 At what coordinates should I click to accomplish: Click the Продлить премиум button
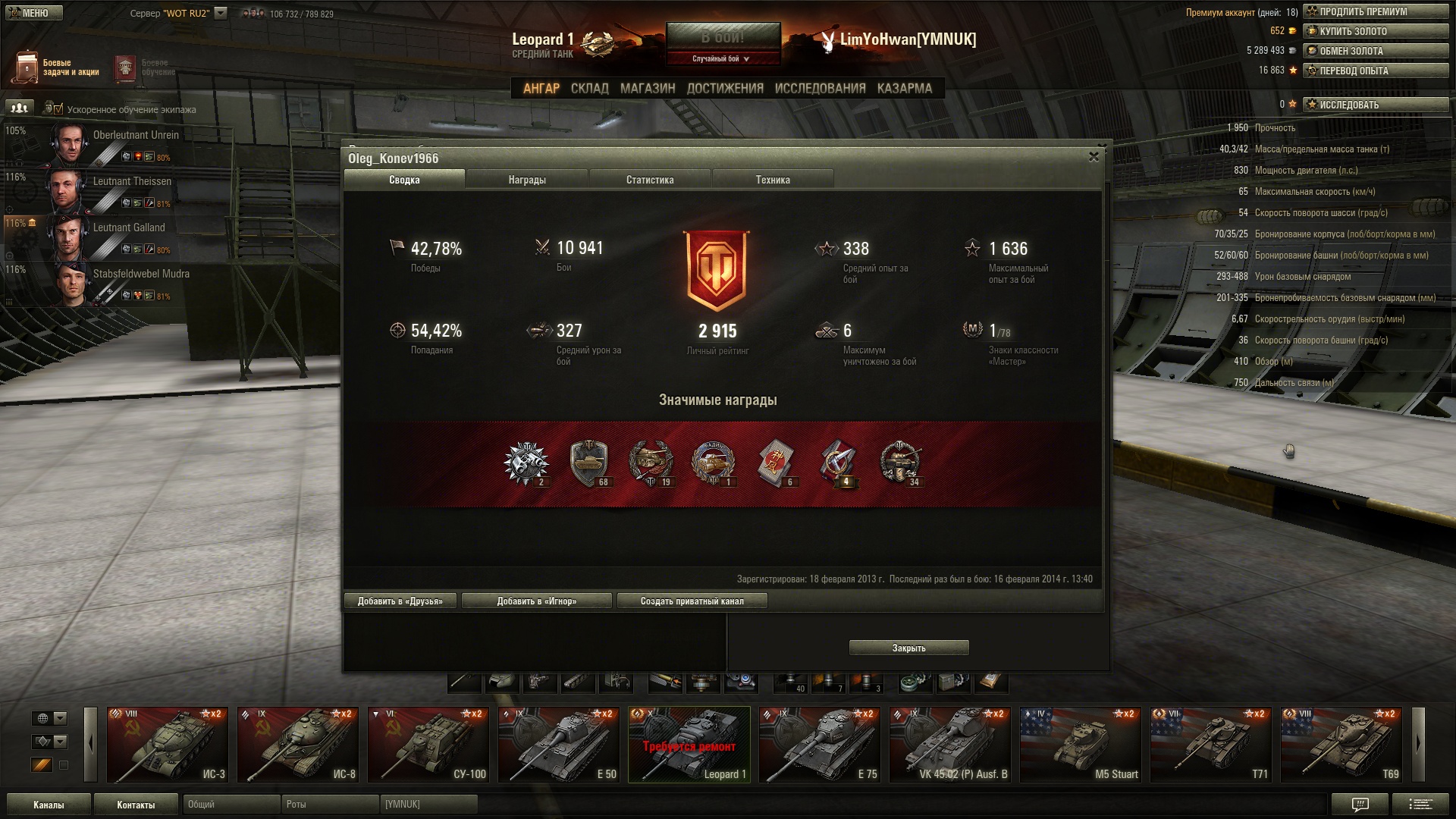[x=1376, y=11]
